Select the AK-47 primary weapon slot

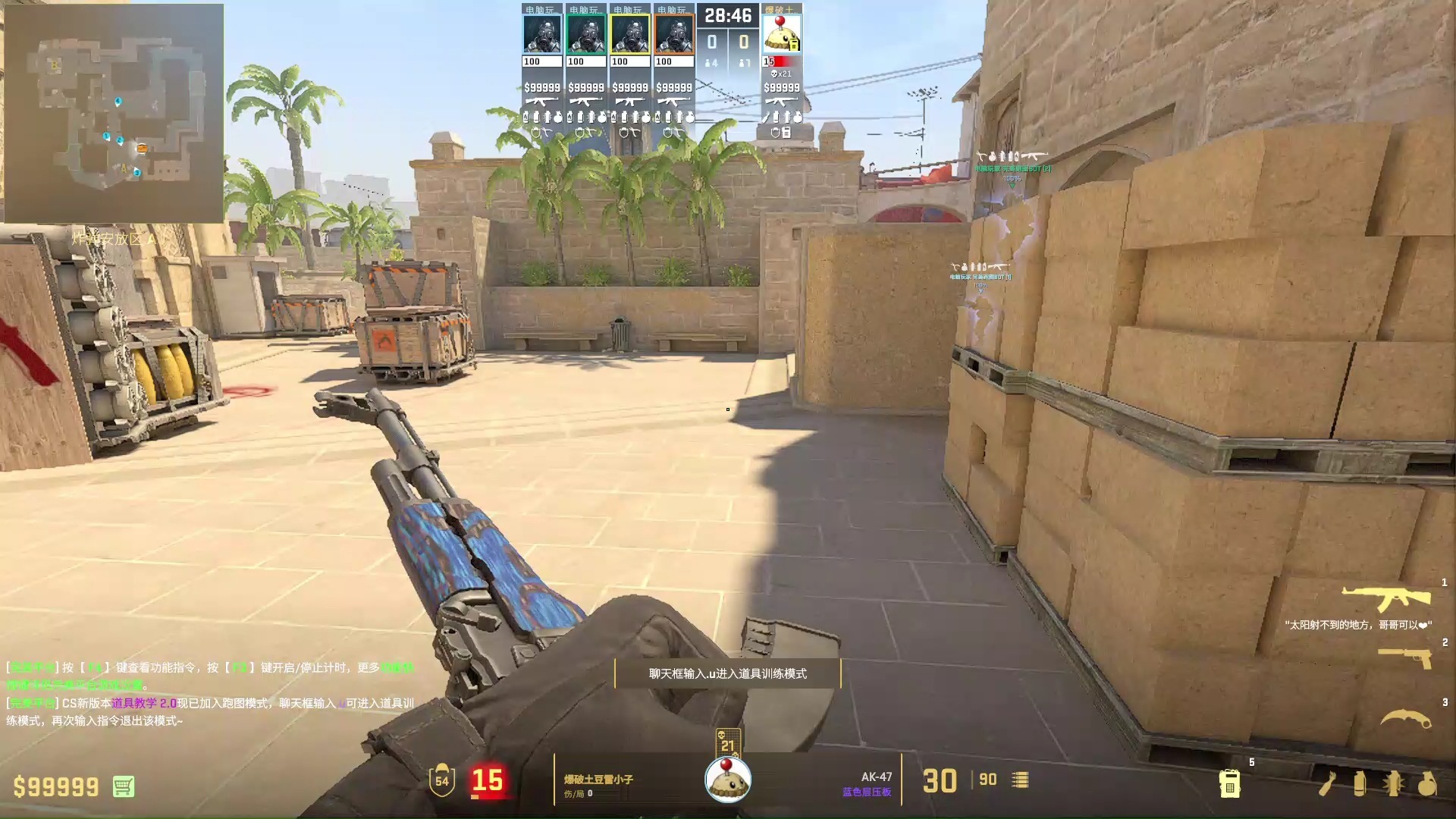click(x=1386, y=598)
